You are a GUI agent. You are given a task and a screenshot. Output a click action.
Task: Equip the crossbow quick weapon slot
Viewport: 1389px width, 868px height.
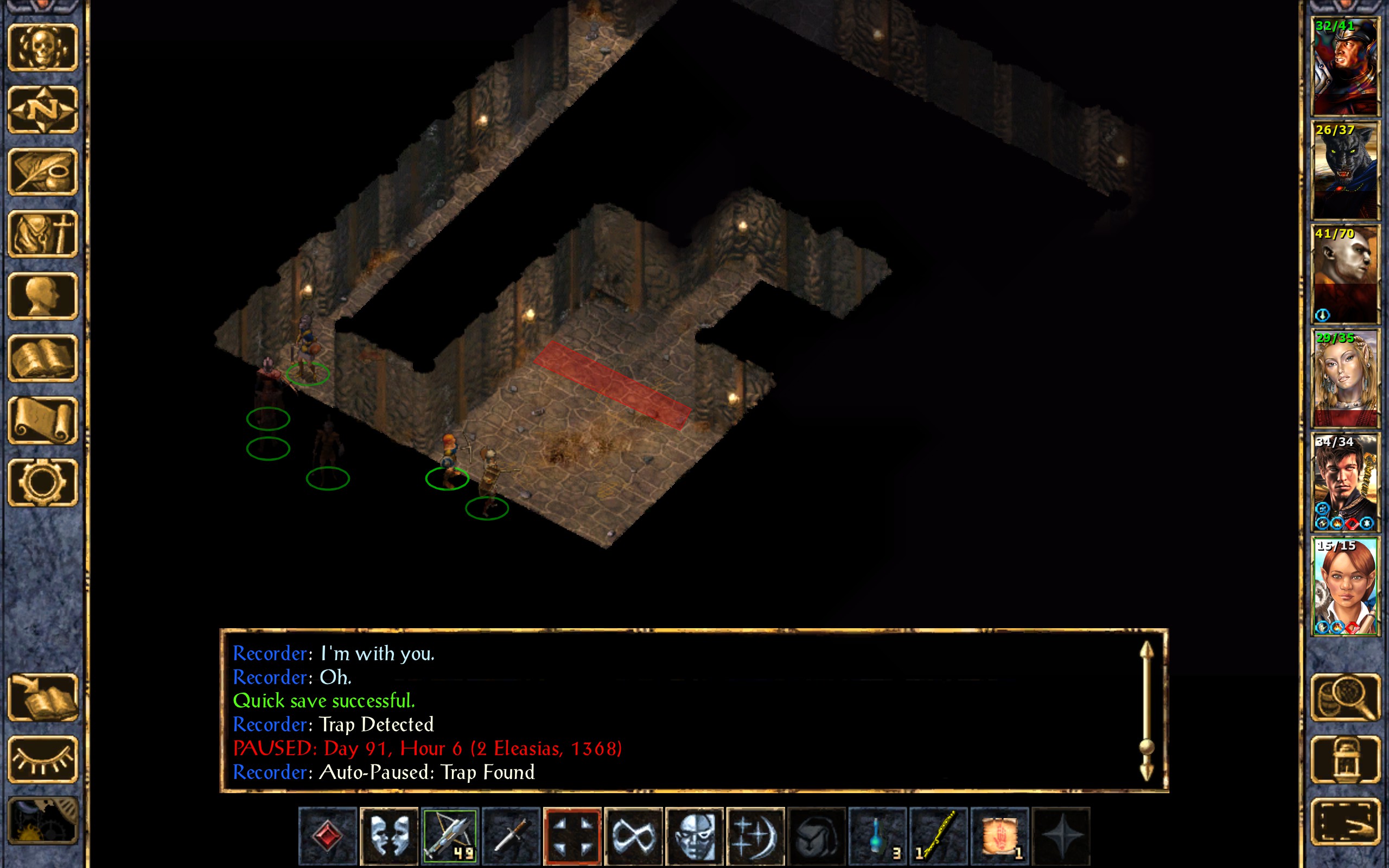(449, 835)
